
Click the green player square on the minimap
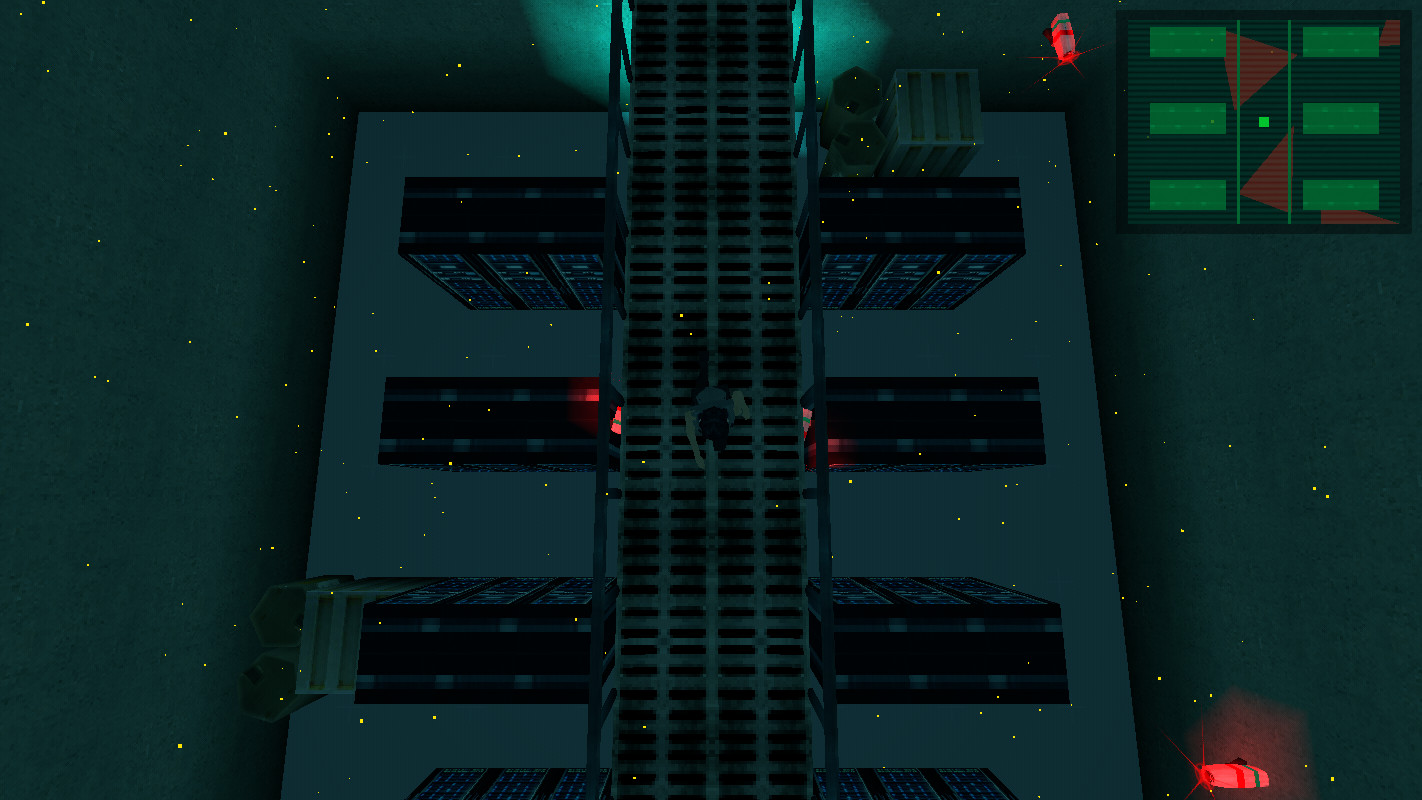(1264, 122)
